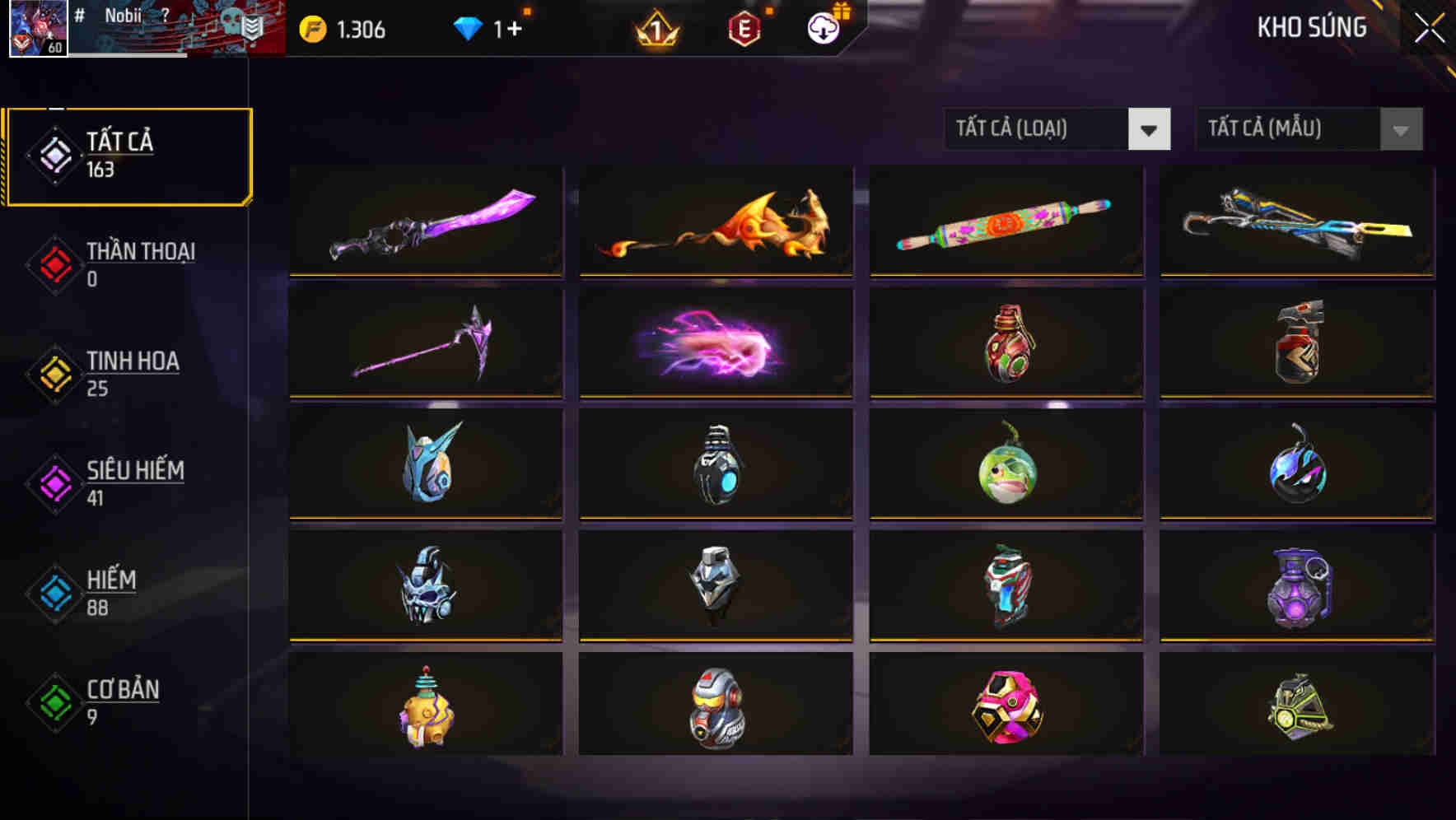
Task: Open the KHO SÚNG header area
Action: (x=1311, y=27)
